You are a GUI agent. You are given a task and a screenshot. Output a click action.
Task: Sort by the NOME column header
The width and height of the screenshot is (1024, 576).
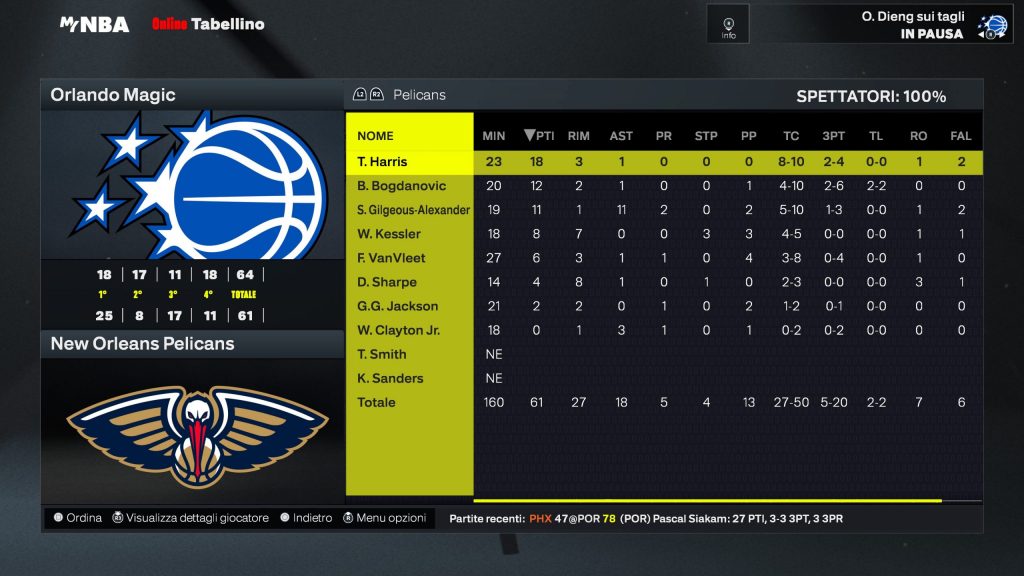click(375, 136)
